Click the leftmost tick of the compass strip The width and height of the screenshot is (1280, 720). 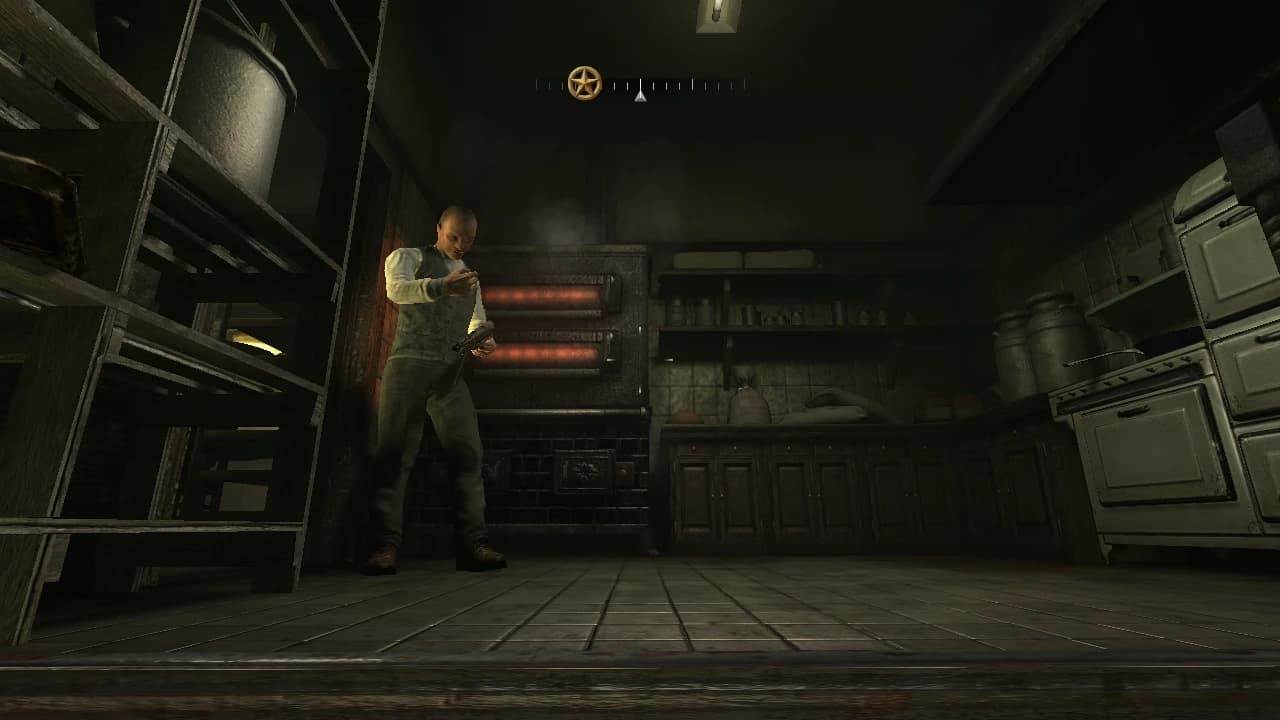pos(537,87)
